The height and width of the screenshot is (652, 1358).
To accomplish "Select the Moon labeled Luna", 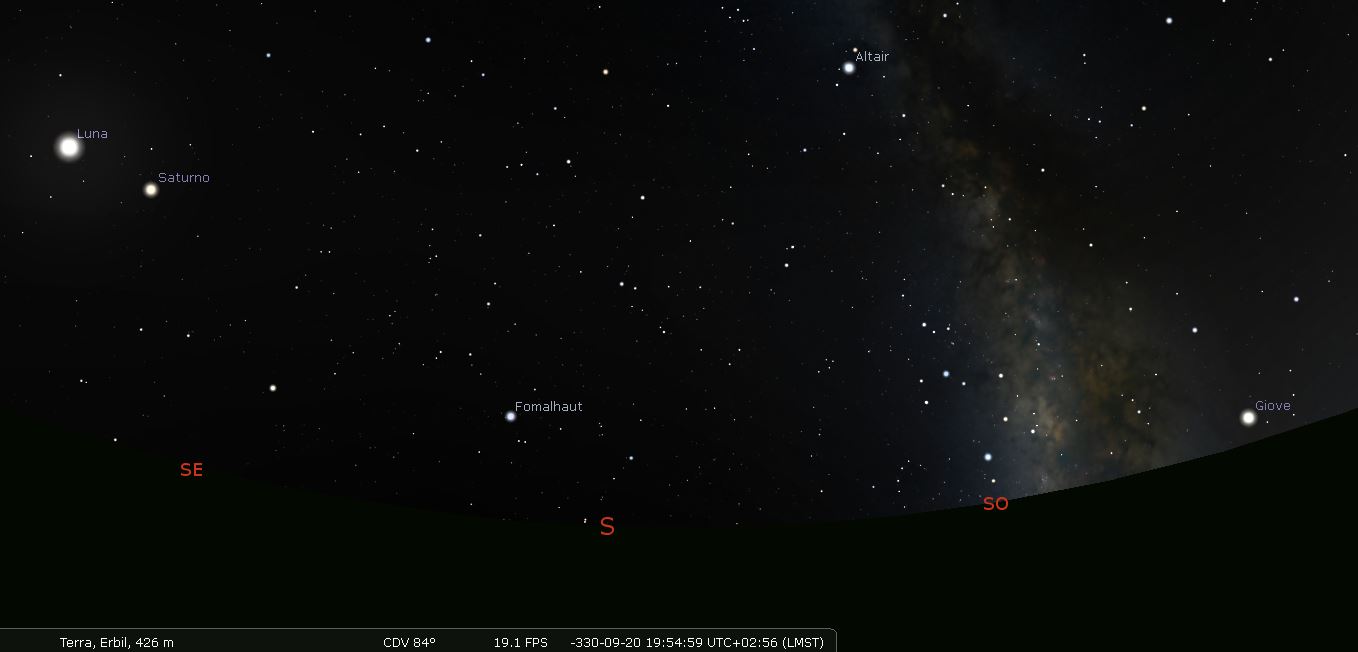I will point(69,147).
